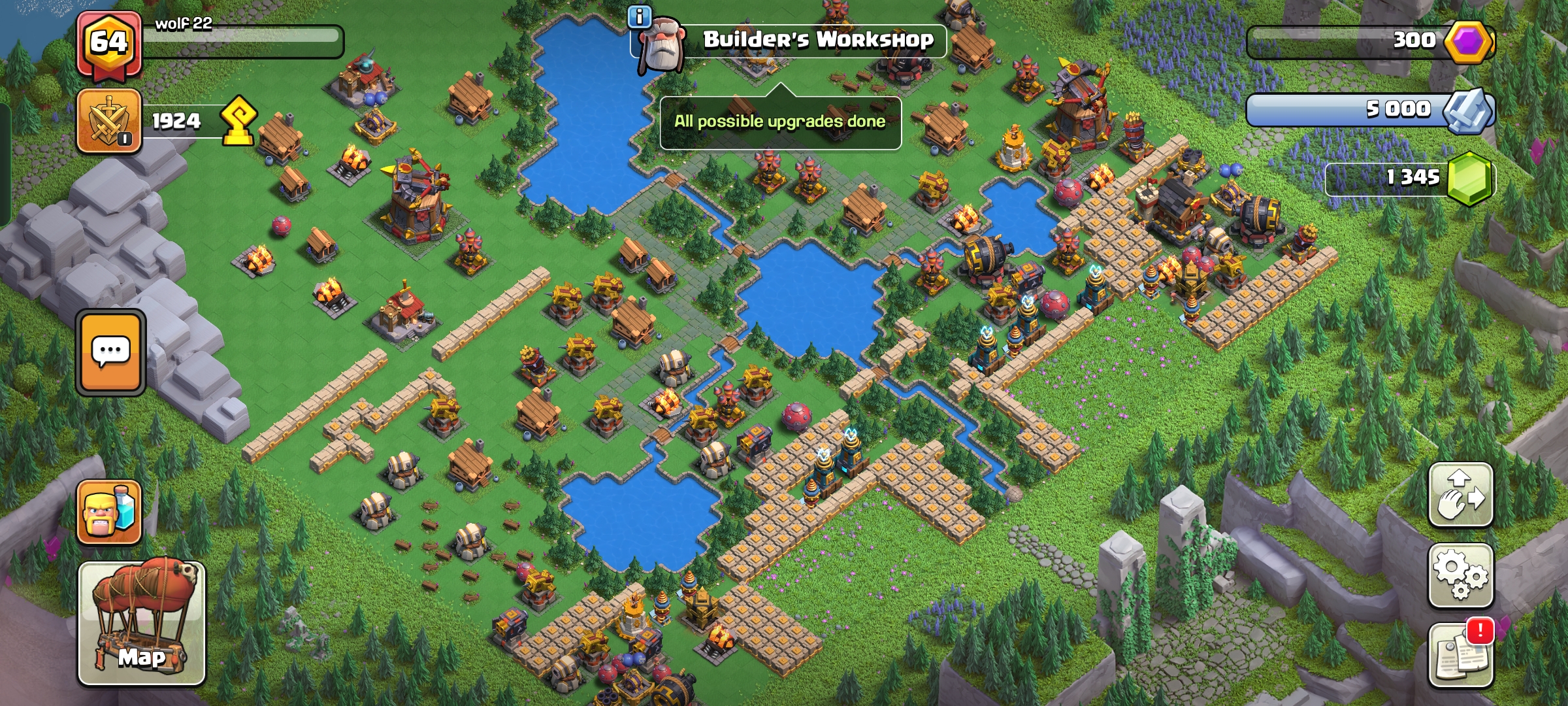Open the level 64 experience badge
Viewport: 1568px width, 706px height.
pyautogui.click(x=108, y=44)
